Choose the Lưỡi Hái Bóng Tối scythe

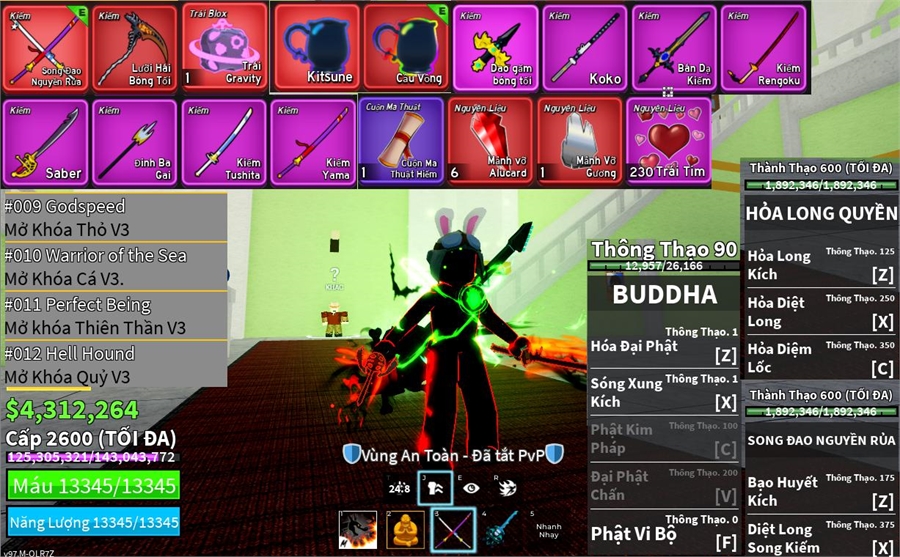point(135,47)
